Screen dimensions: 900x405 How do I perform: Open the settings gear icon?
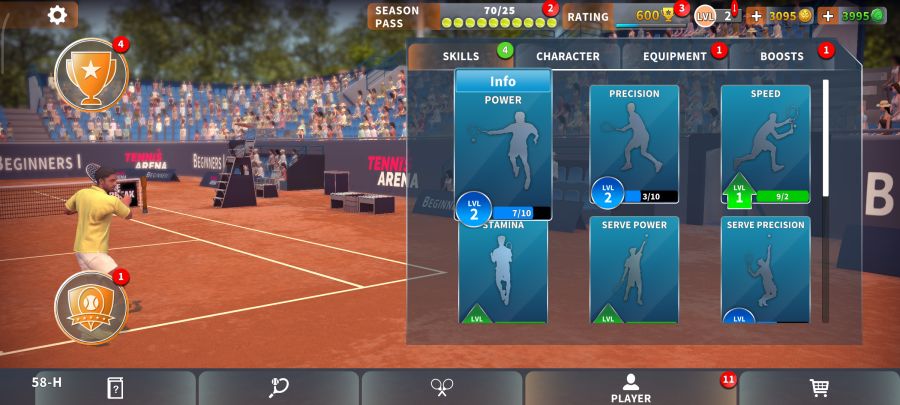tap(57, 14)
